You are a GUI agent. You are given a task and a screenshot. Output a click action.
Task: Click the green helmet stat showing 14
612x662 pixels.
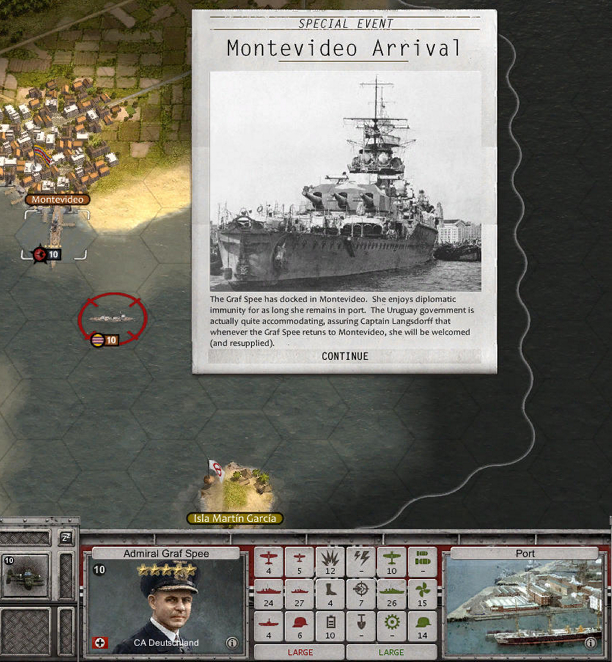(423, 627)
